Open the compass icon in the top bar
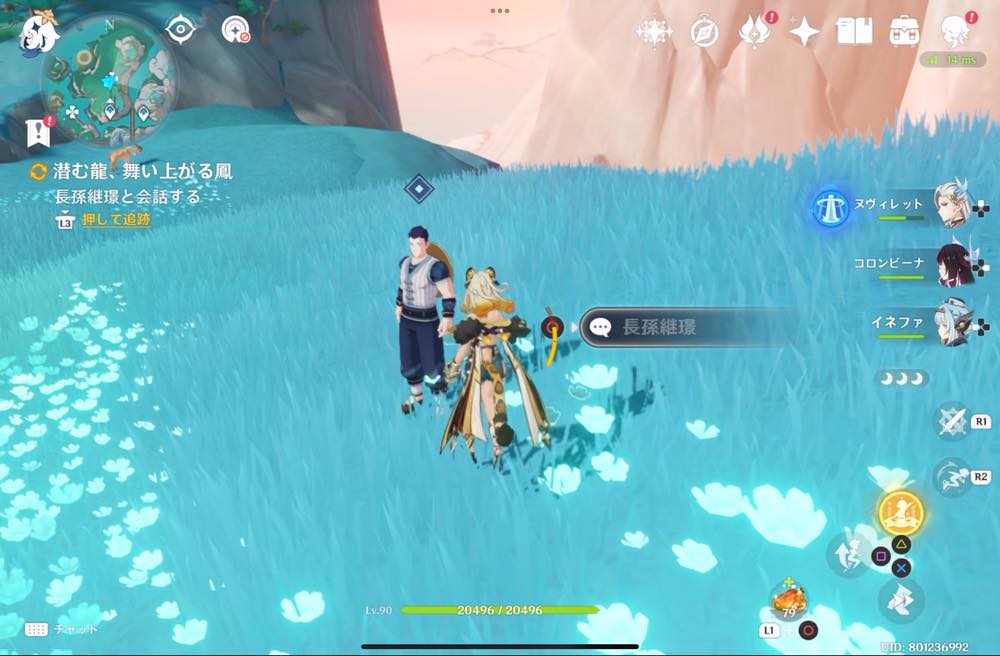This screenshot has height=656, width=1000. coord(704,32)
